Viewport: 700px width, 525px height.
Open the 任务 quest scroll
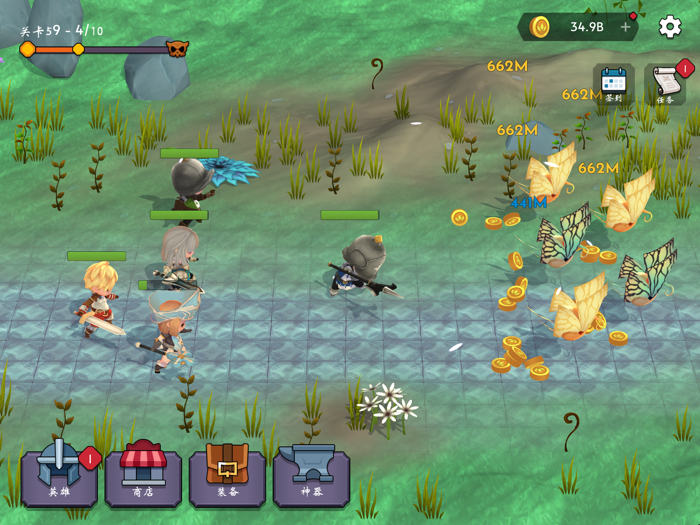pyautogui.click(x=665, y=85)
